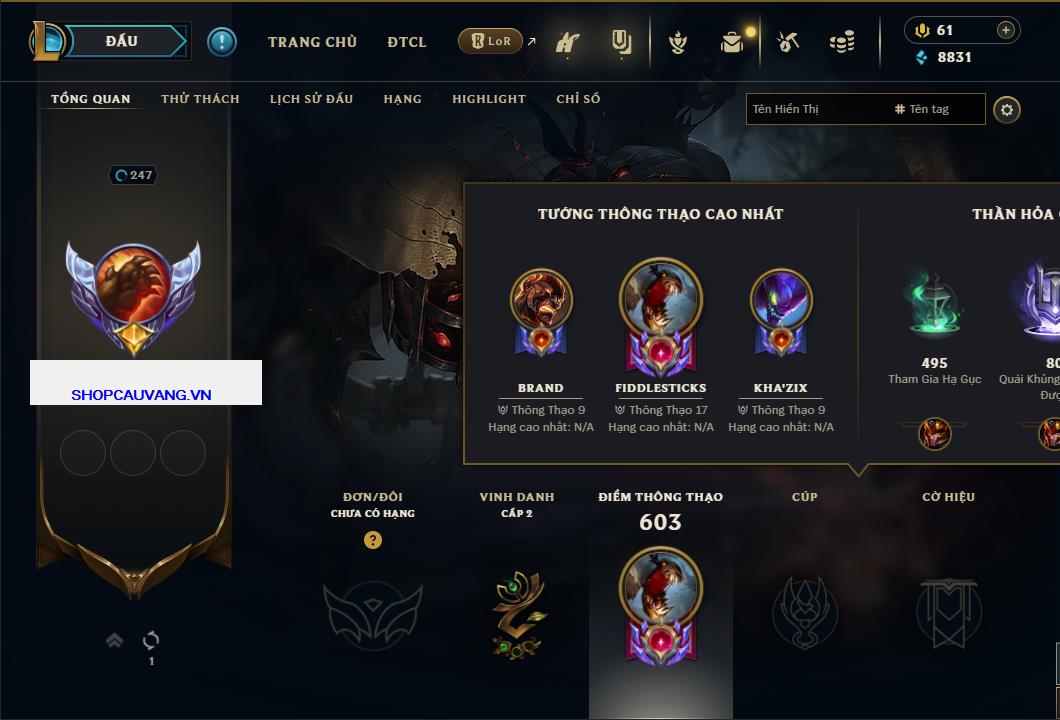Click the ĐẤU play button
Viewport: 1060px width, 720px height.
[122, 41]
